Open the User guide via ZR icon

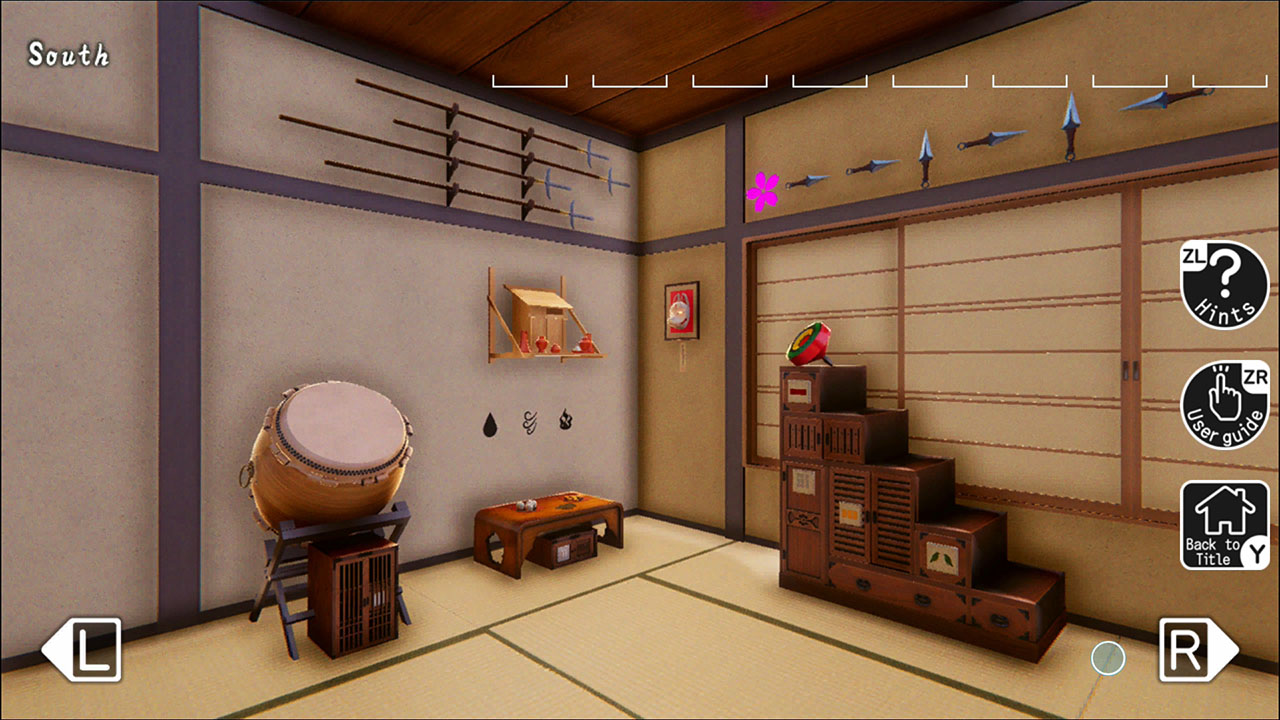click(1224, 402)
